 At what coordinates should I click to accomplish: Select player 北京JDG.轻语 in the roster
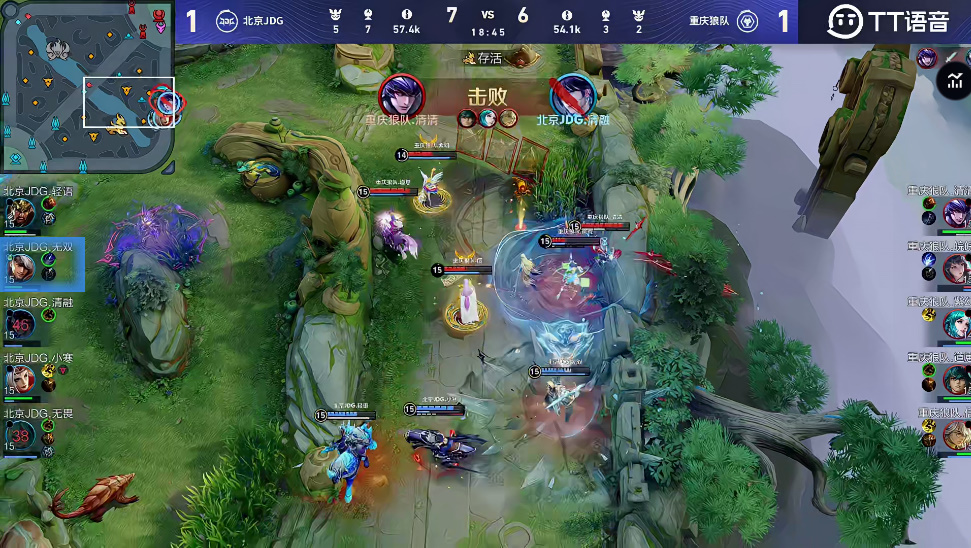21,212
